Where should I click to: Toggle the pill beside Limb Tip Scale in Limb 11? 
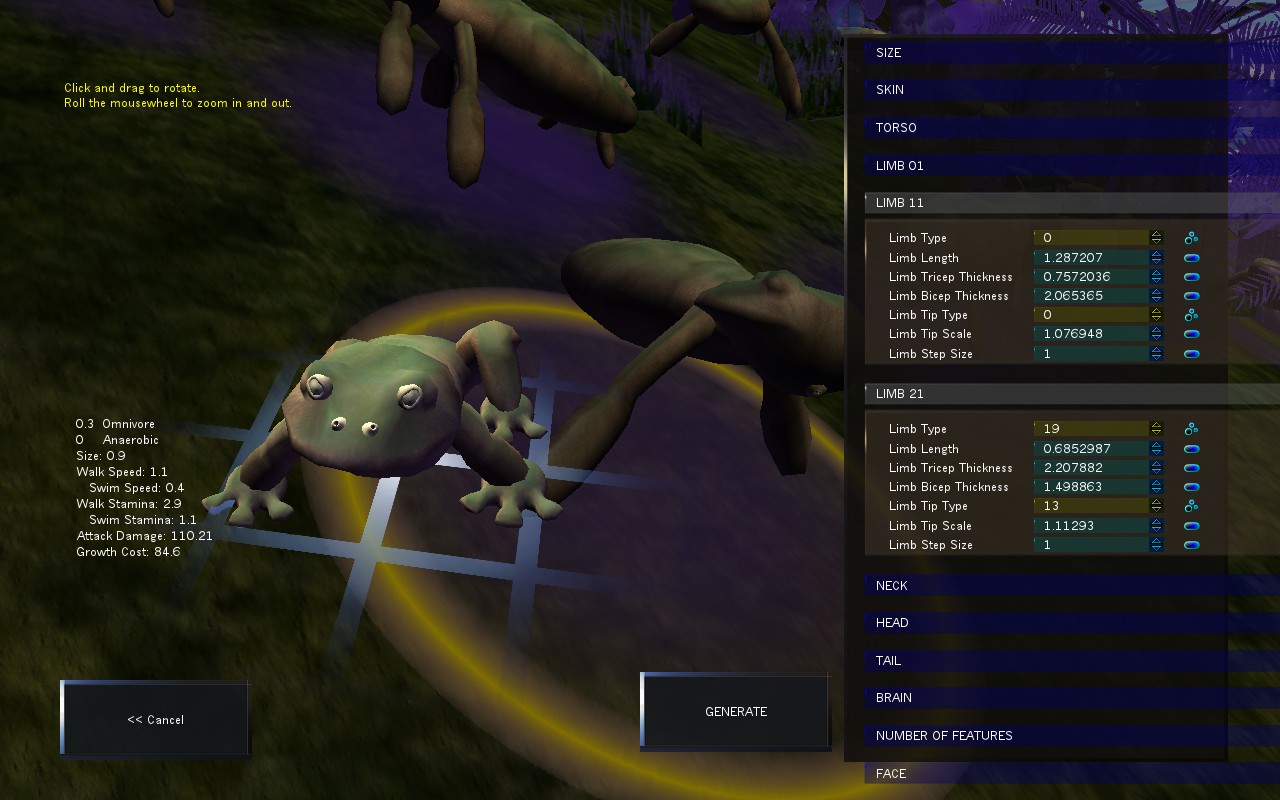pyautogui.click(x=1191, y=334)
